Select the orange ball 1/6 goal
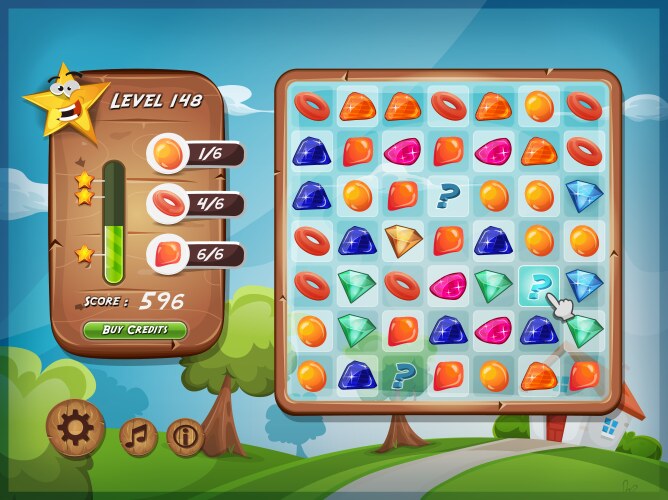This screenshot has width=668, height=500. point(196,154)
